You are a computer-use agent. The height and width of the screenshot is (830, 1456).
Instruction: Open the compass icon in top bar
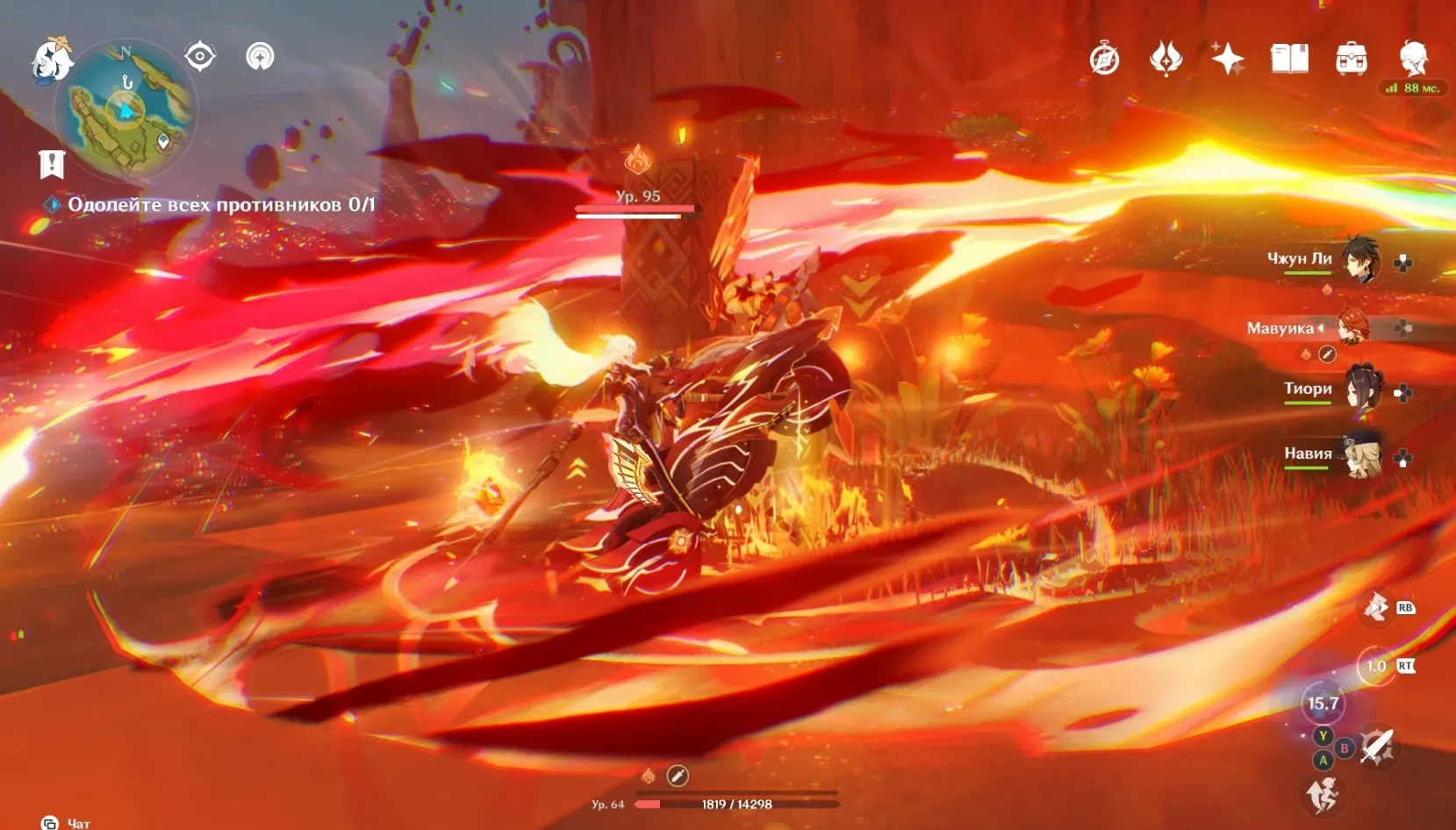[1104, 60]
